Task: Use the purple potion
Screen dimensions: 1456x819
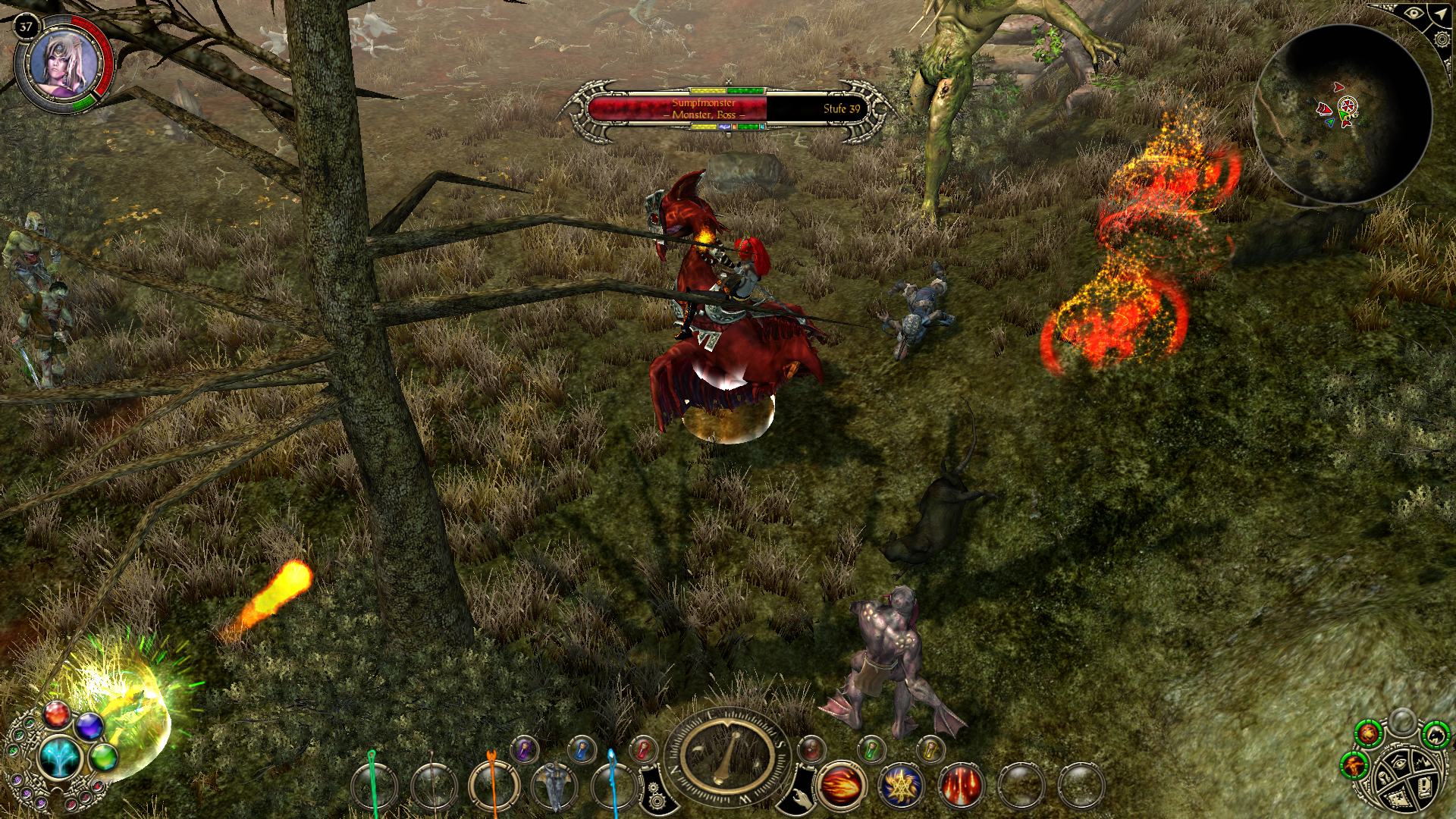Action: point(524,750)
